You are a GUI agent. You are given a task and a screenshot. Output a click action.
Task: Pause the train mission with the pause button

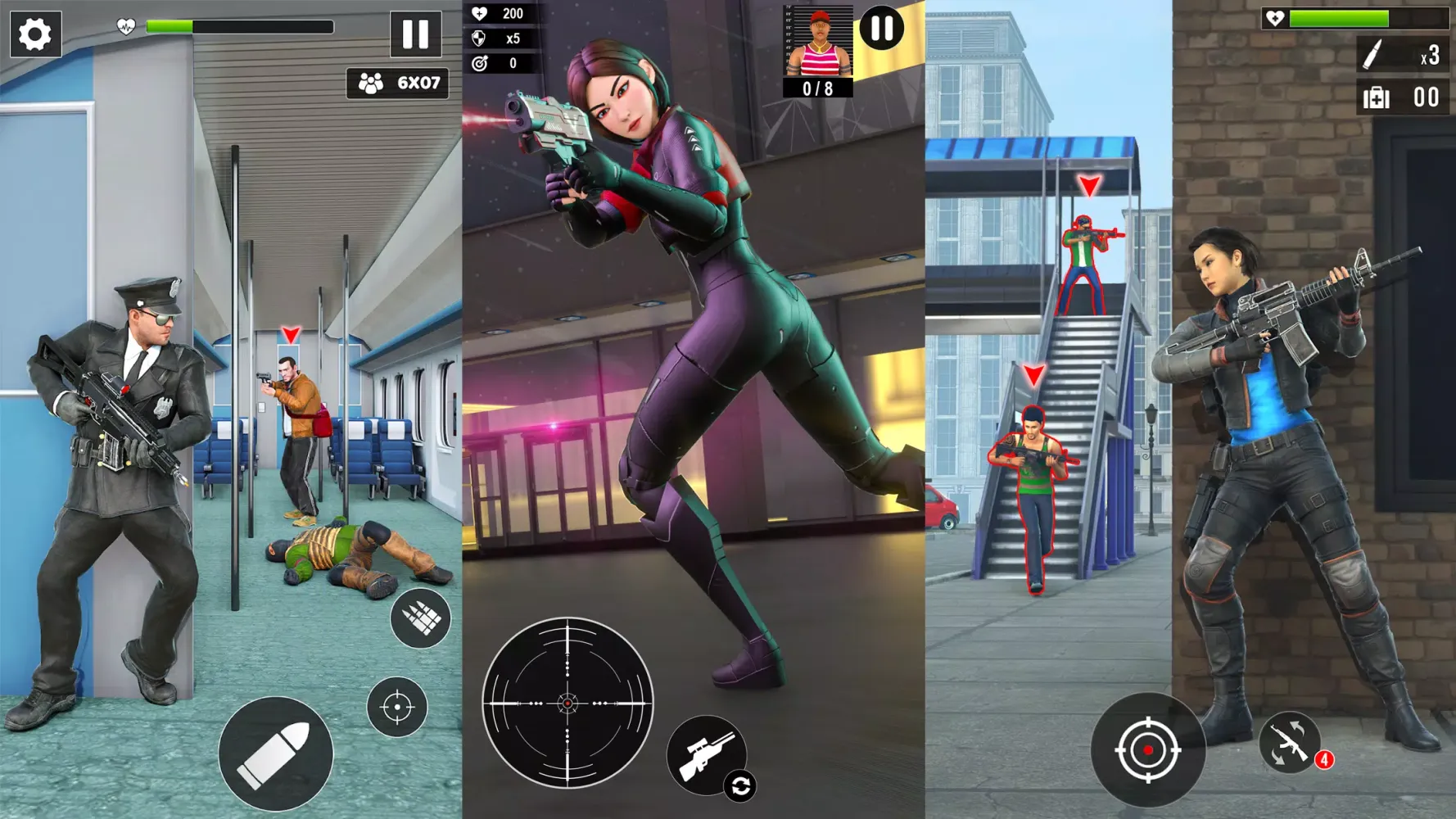coord(418,34)
